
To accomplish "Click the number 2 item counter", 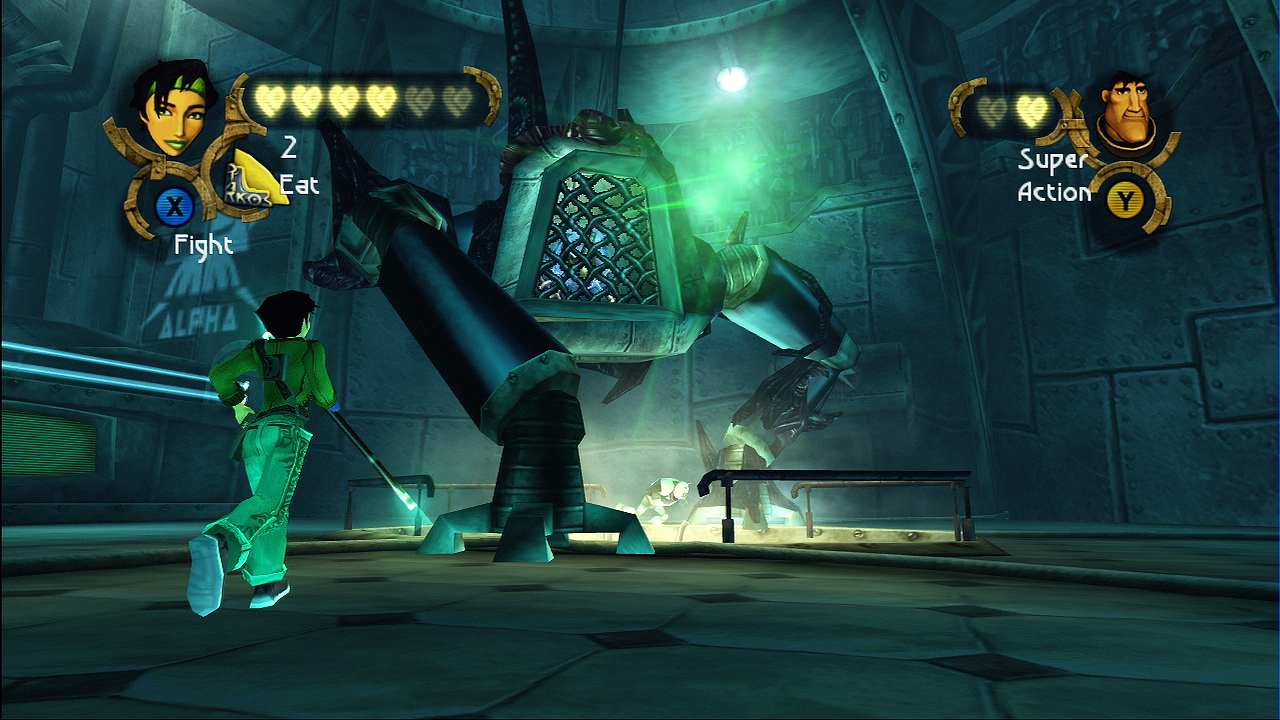I will pyautogui.click(x=290, y=150).
